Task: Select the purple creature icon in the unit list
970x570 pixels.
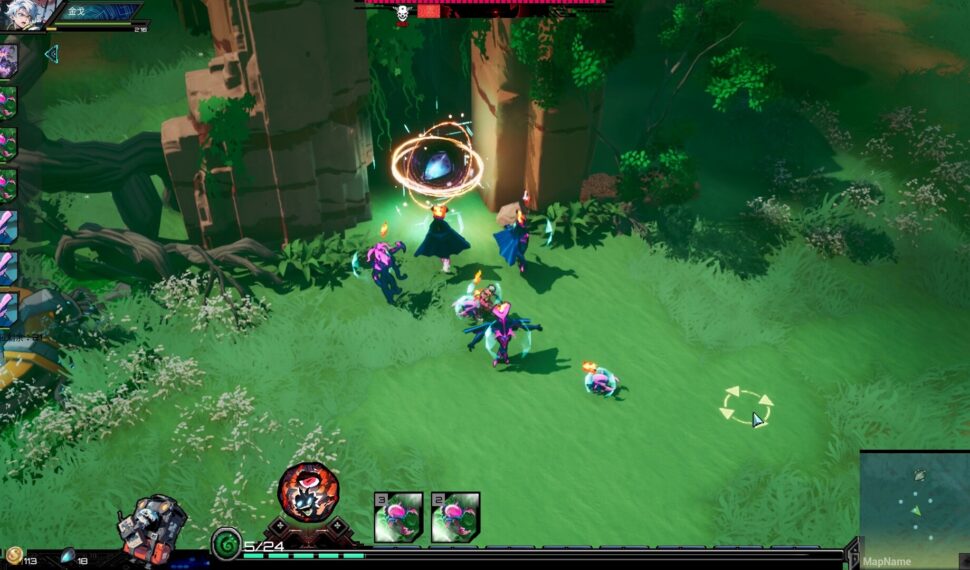Action: click(x=8, y=58)
